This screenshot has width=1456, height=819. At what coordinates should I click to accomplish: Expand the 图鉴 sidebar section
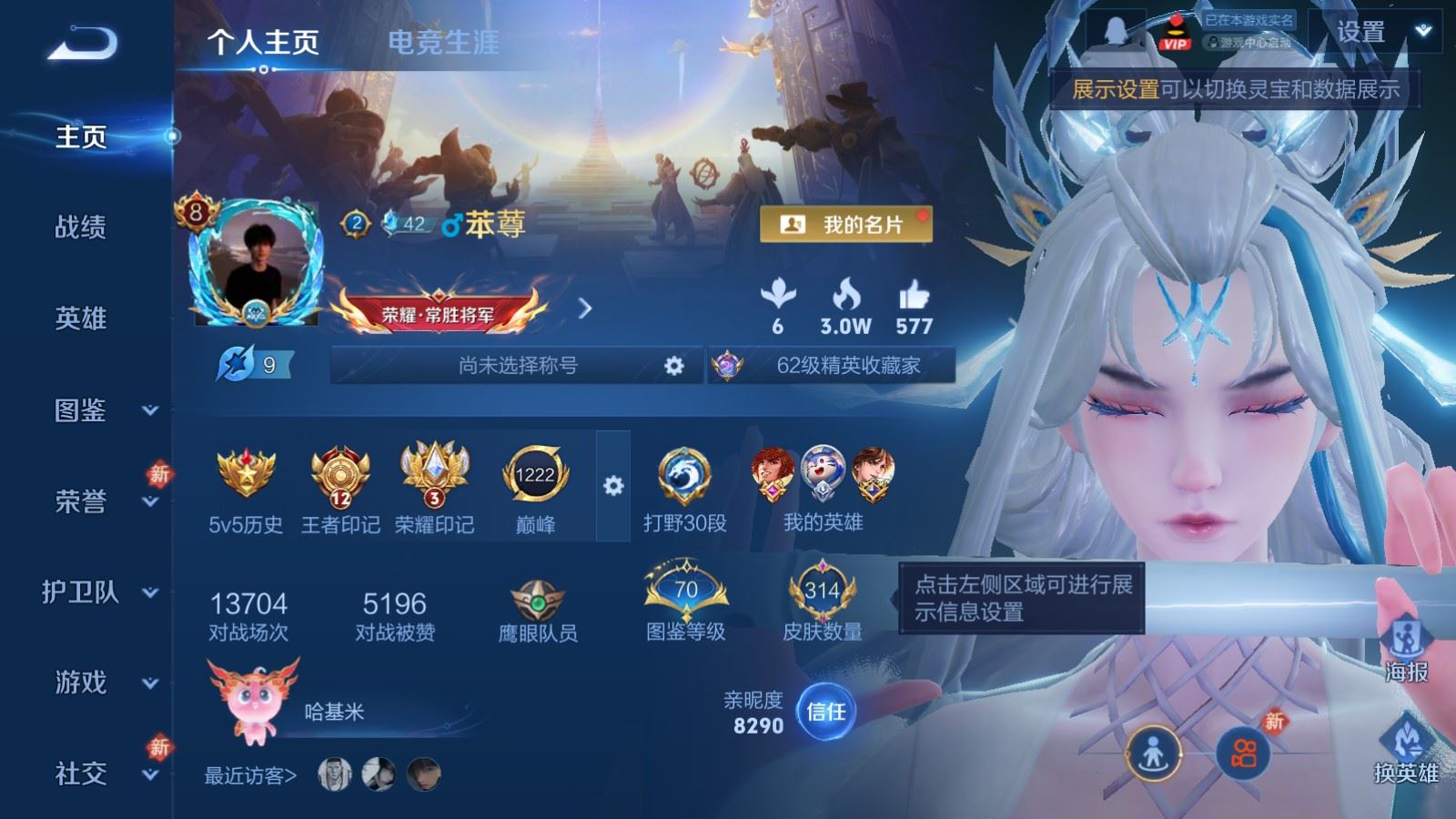click(x=82, y=411)
